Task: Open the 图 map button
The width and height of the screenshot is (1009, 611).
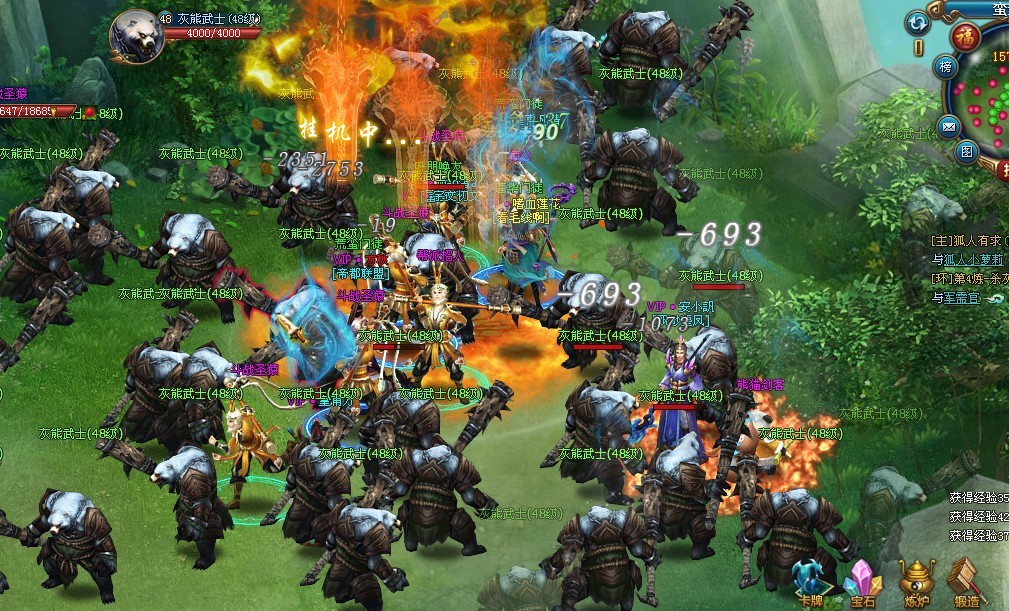Action: [966, 151]
